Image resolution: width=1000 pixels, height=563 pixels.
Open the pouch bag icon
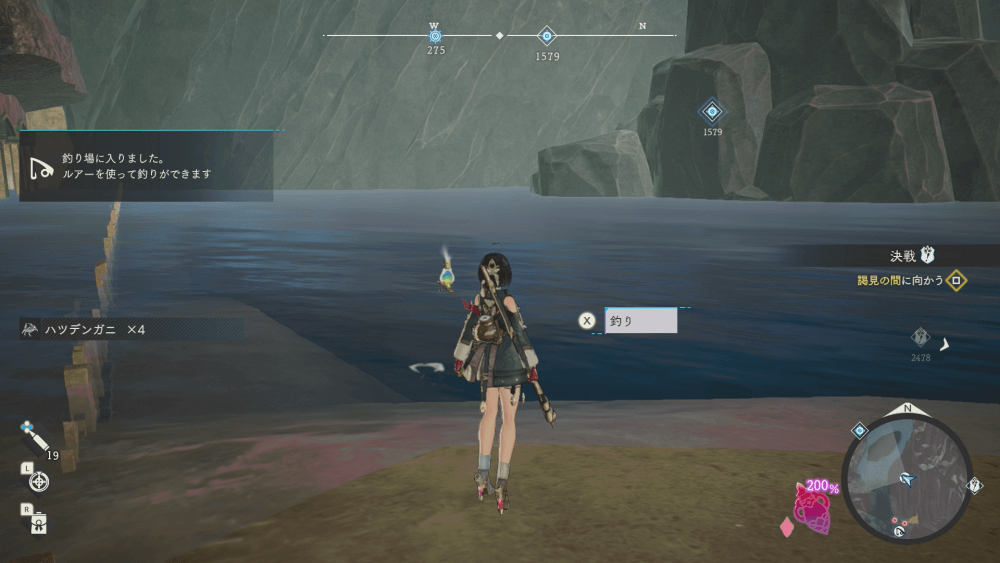tap(38, 522)
